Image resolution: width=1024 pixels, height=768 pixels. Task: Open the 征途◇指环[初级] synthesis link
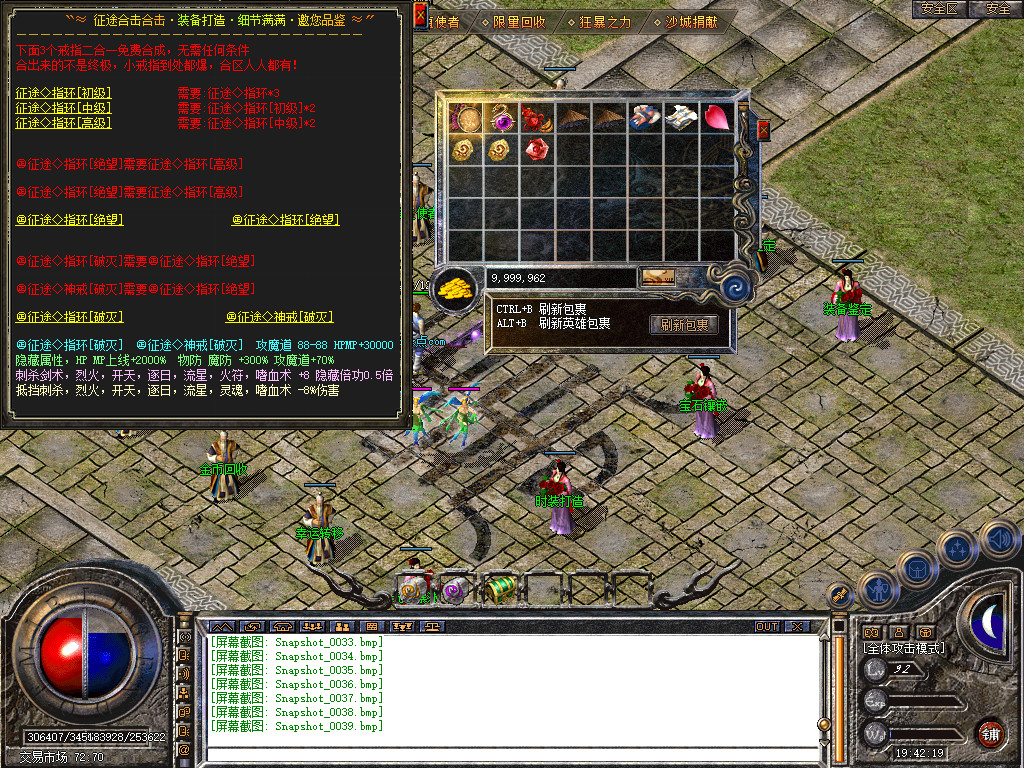(x=63, y=93)
